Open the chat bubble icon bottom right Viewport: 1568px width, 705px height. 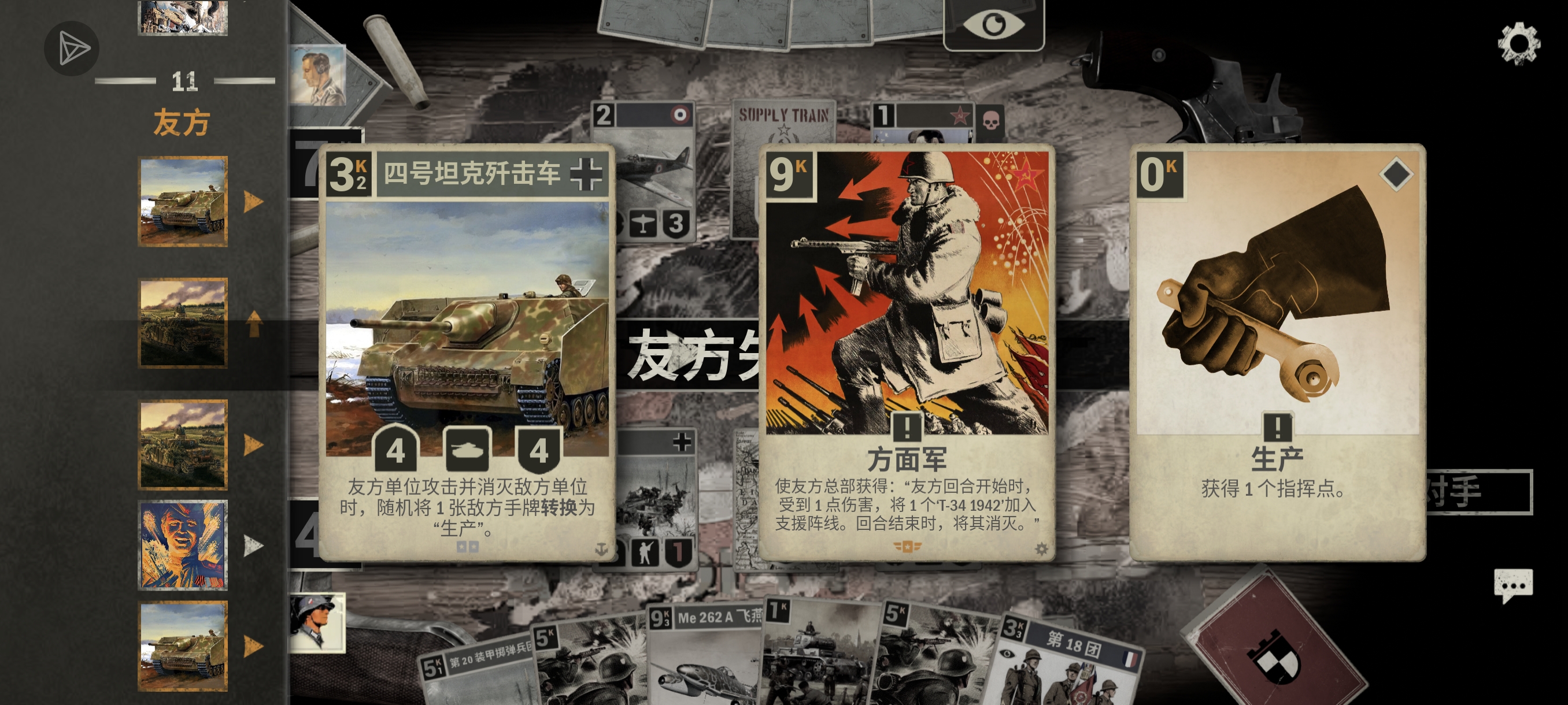tap(1513, 585)
